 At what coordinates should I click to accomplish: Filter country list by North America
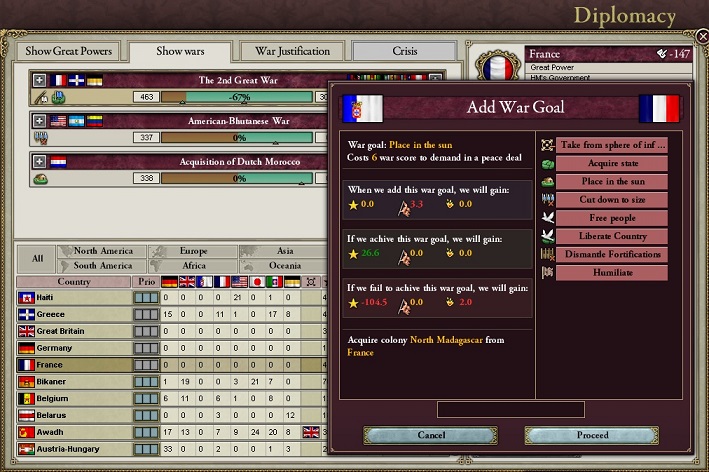tap(103, 252)
